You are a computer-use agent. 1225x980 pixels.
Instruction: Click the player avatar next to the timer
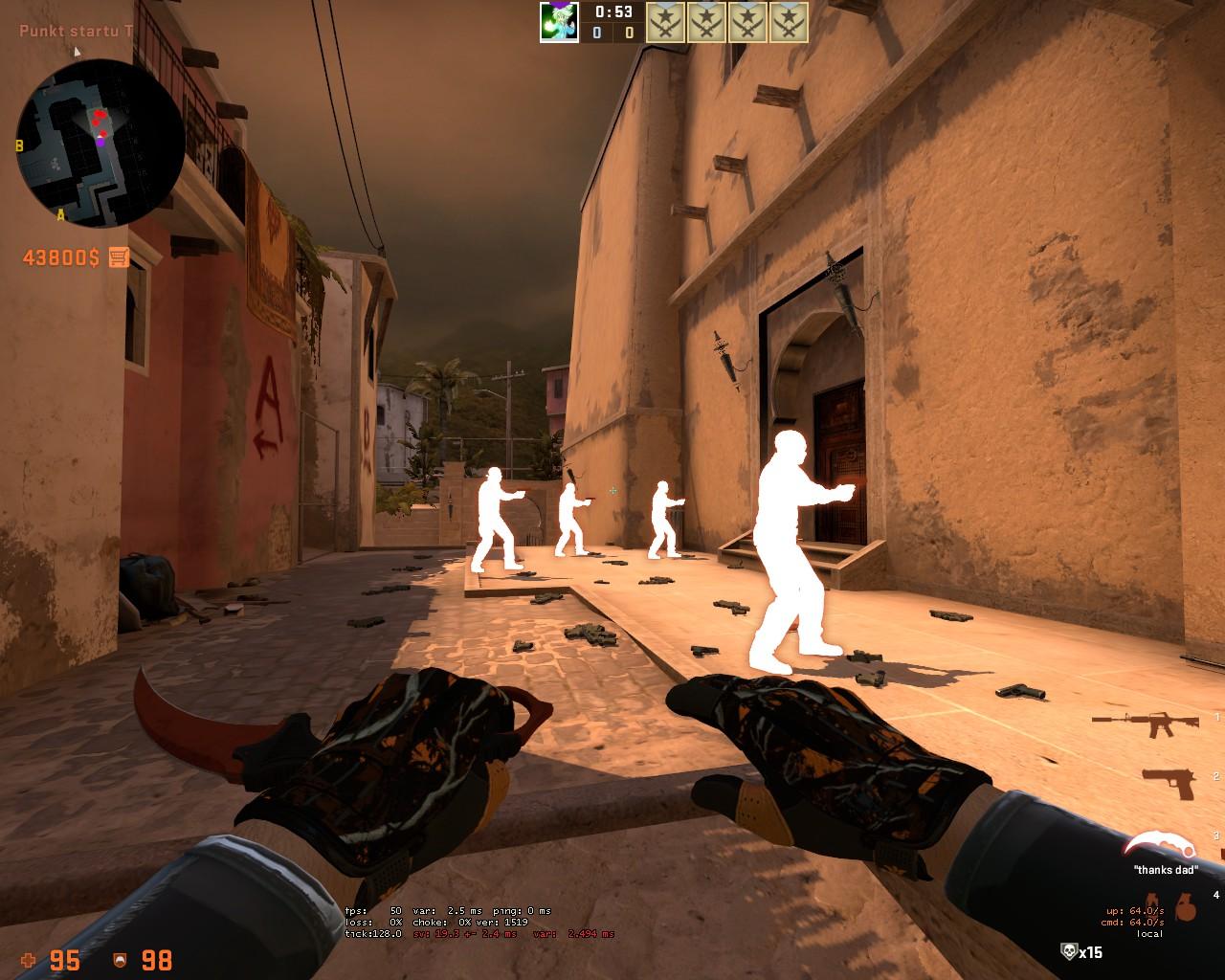(x=559, y=21)
